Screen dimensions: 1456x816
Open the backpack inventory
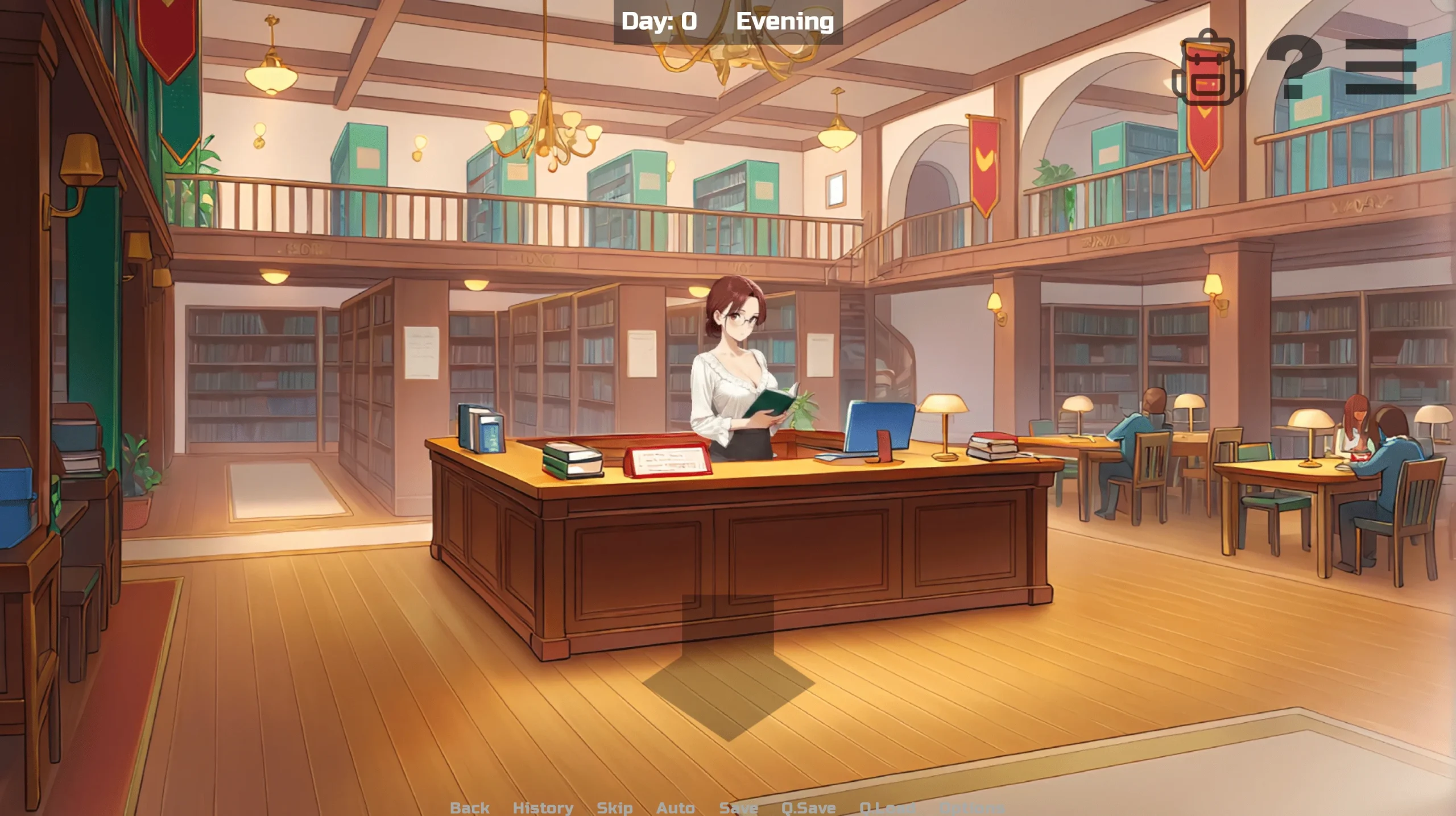coord(1207,68)
